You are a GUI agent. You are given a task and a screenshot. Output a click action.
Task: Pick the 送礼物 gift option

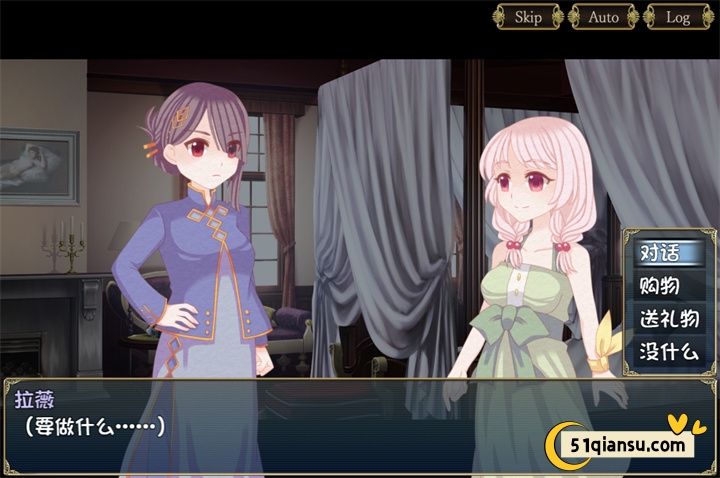pyautogui.click(x=666, y=319)
